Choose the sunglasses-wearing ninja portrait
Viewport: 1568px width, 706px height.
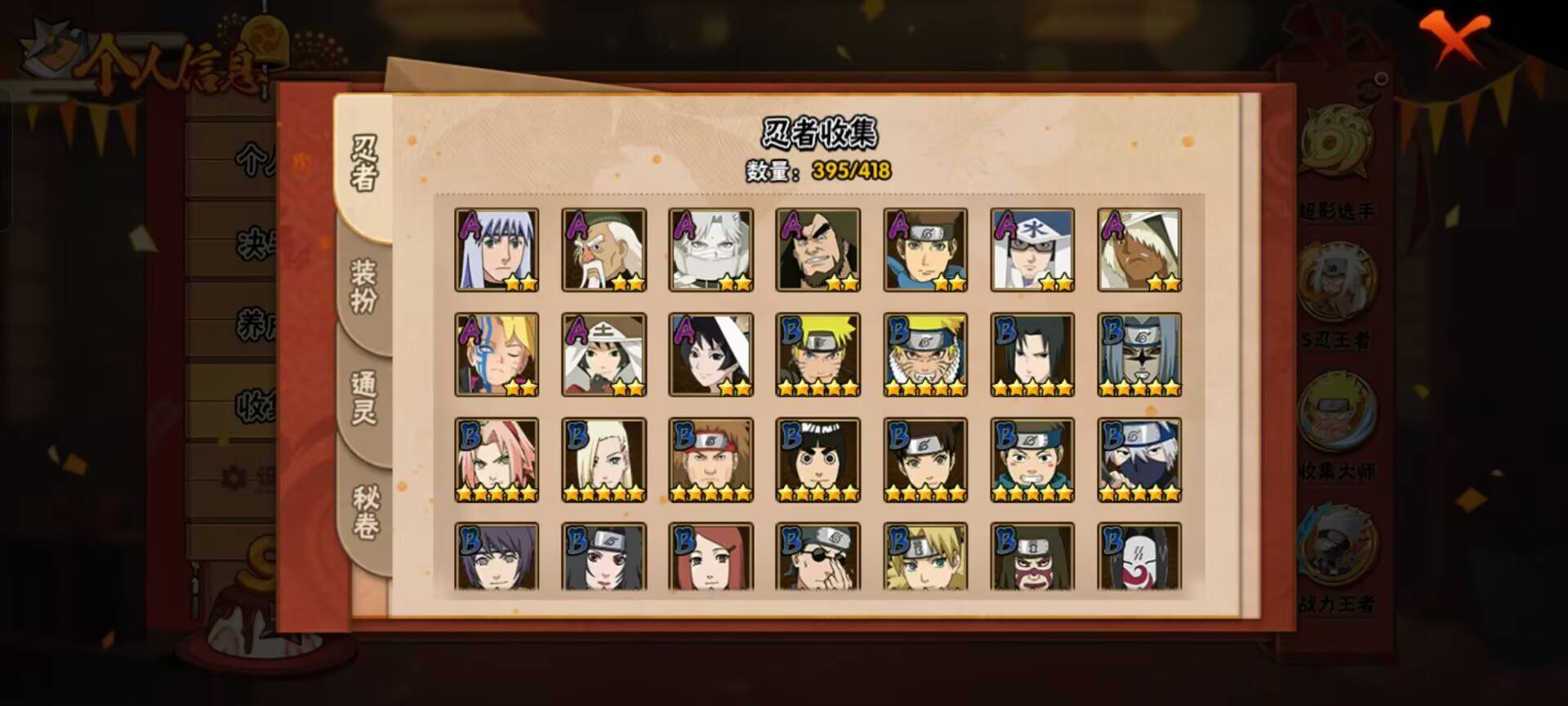[817, 557]
